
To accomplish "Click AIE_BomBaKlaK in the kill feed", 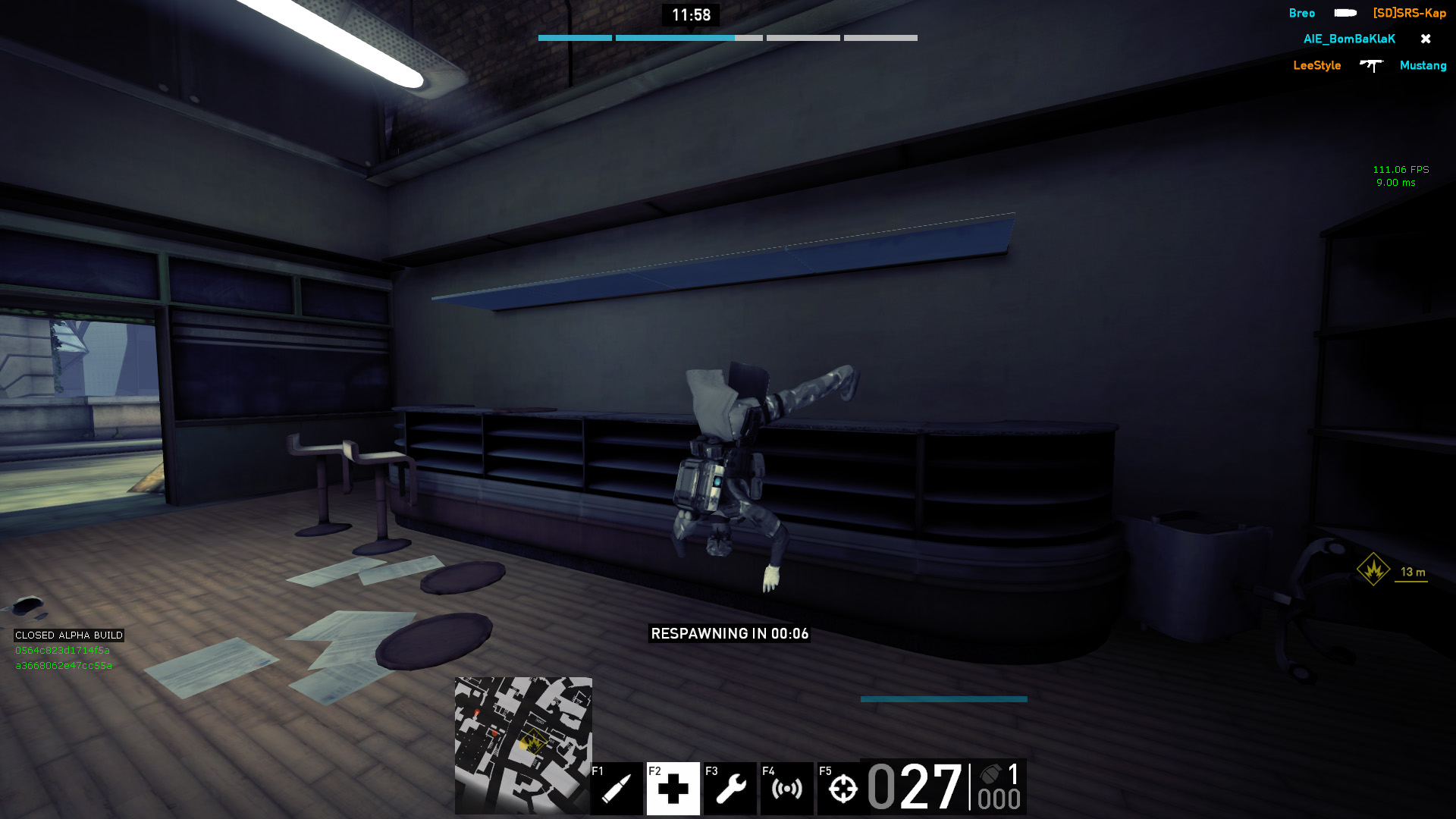I will coord(1349,39).
